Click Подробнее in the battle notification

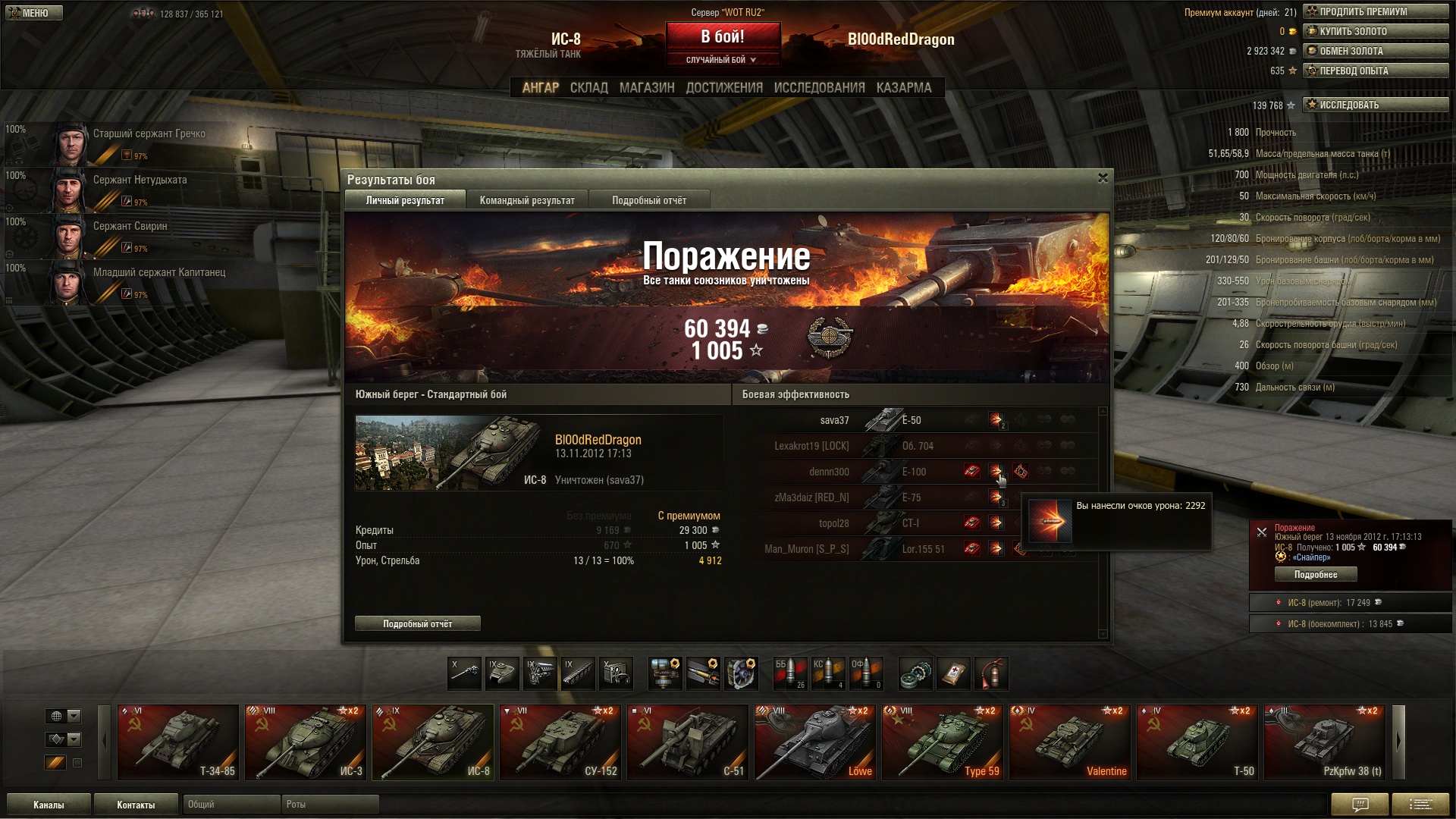tap(1316, 575)
